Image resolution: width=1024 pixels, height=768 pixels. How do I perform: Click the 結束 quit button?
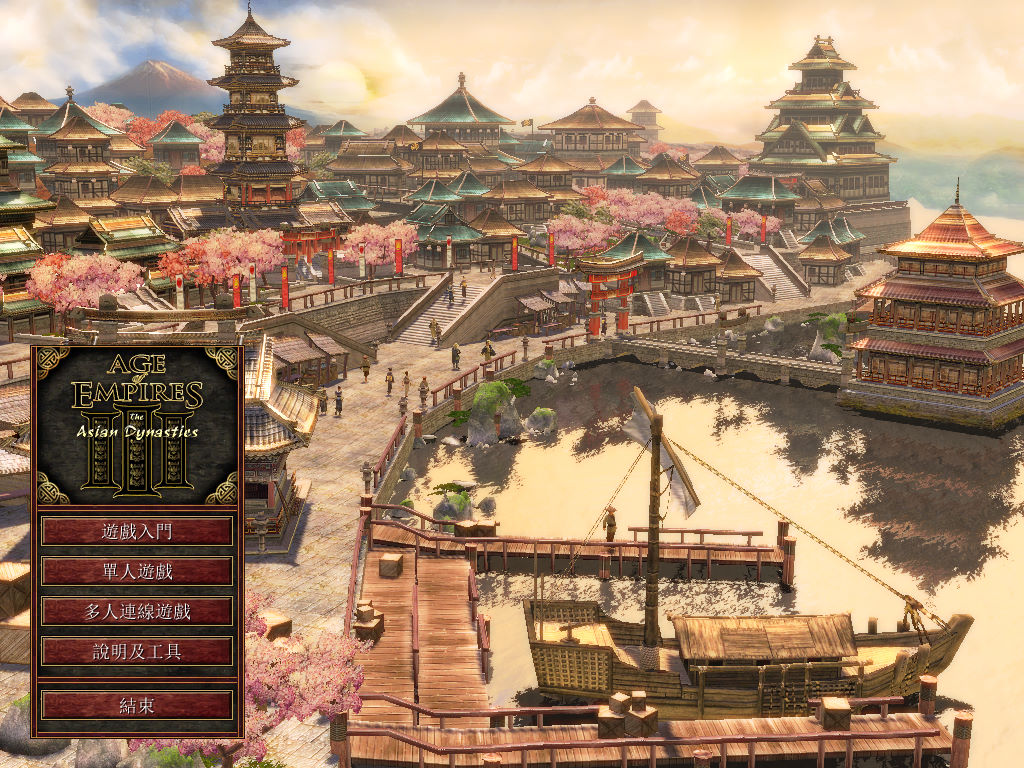coord(137,705)
